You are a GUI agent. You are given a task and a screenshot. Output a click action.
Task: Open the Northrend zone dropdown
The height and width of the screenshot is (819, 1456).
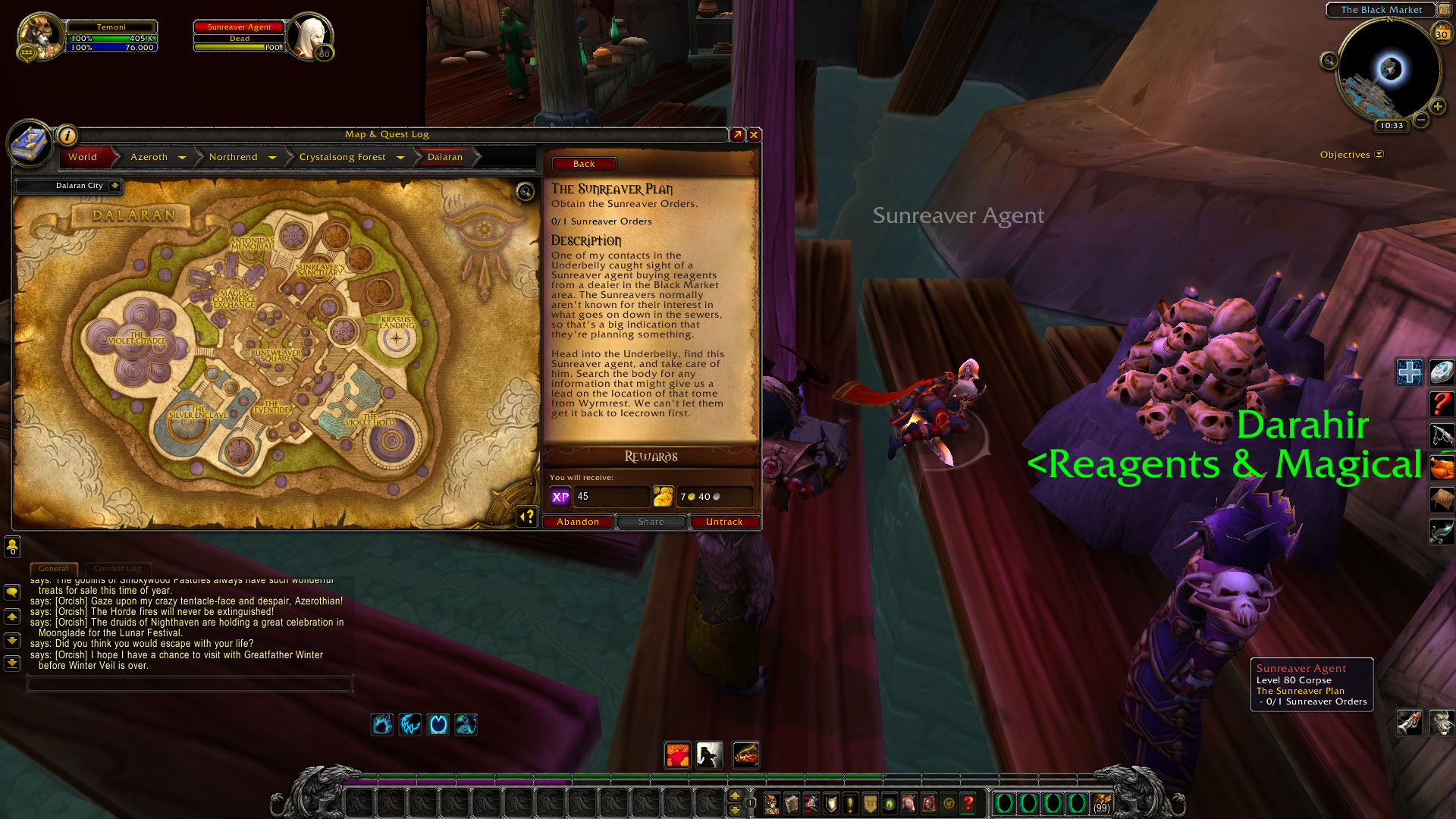pos(271,158)
